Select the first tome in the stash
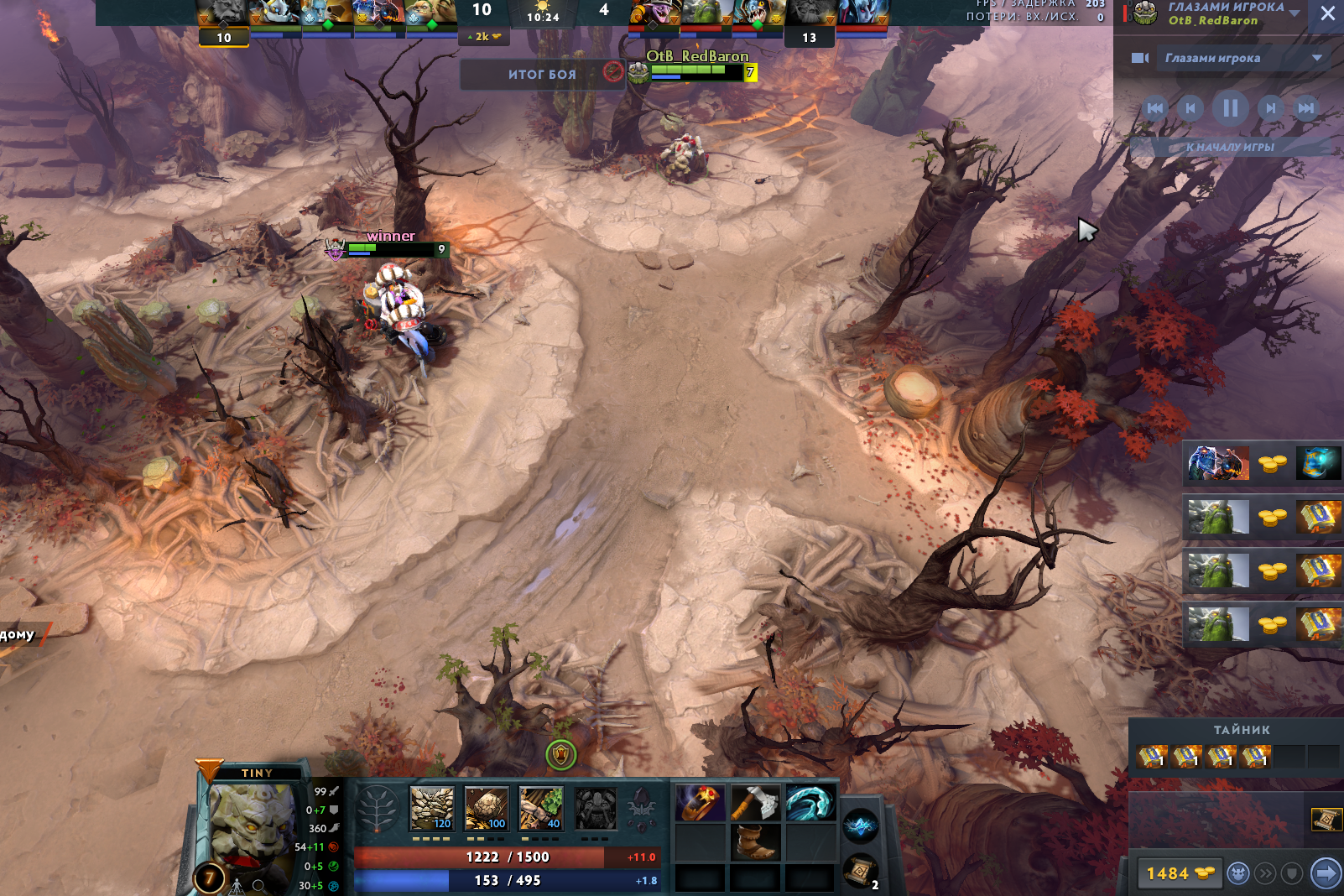 click(x=1152, y=757)
